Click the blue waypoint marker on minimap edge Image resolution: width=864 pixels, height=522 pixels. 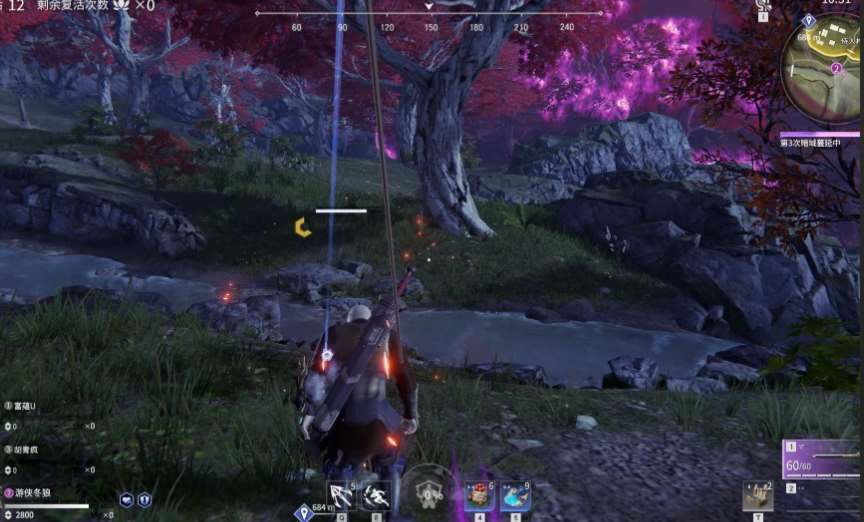click(x=808, y=20)
